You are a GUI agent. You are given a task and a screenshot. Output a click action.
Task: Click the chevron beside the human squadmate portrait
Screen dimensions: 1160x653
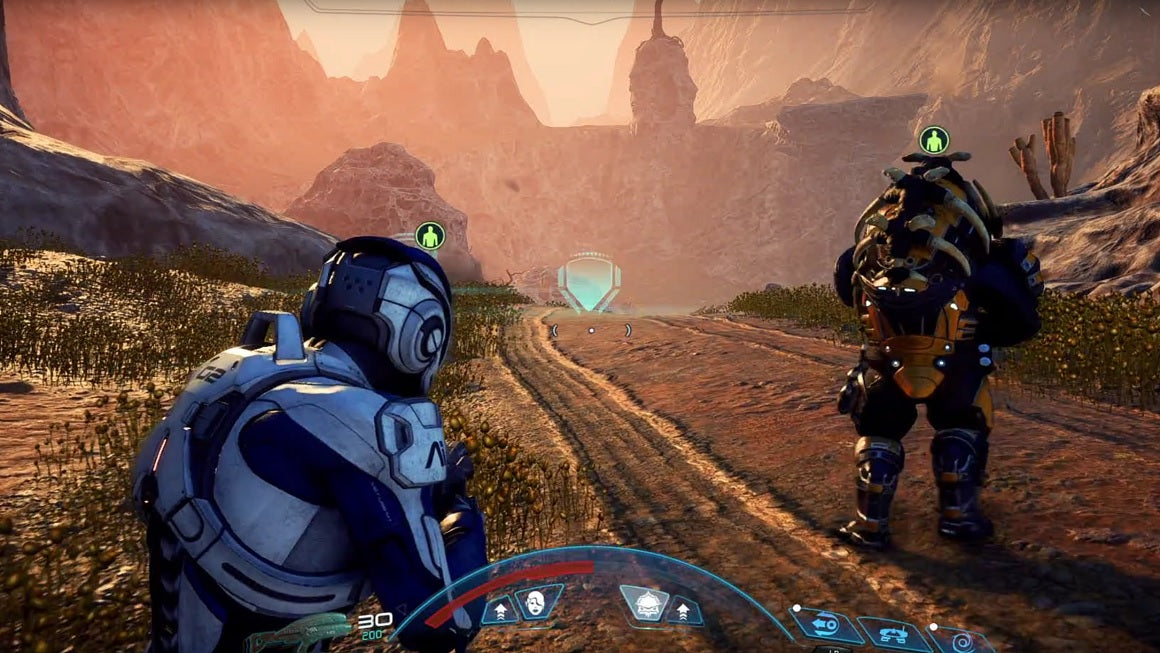point(500,608)
